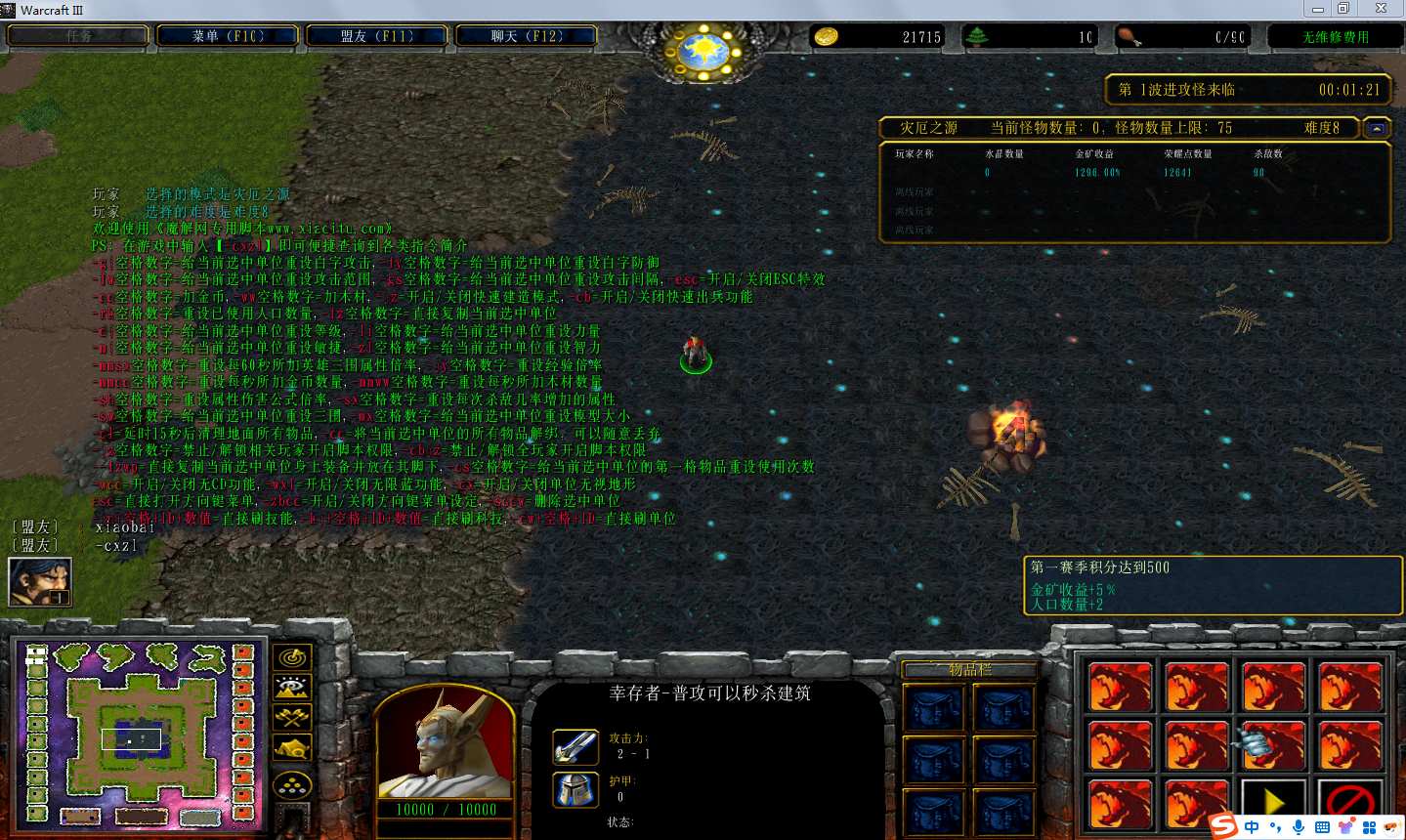Image resolution: width=1406 pixels, height=840 pixels.
Task: Collapse the 灾厄之源 scoreboard with its arrow button
Action: click(1377, 128)
